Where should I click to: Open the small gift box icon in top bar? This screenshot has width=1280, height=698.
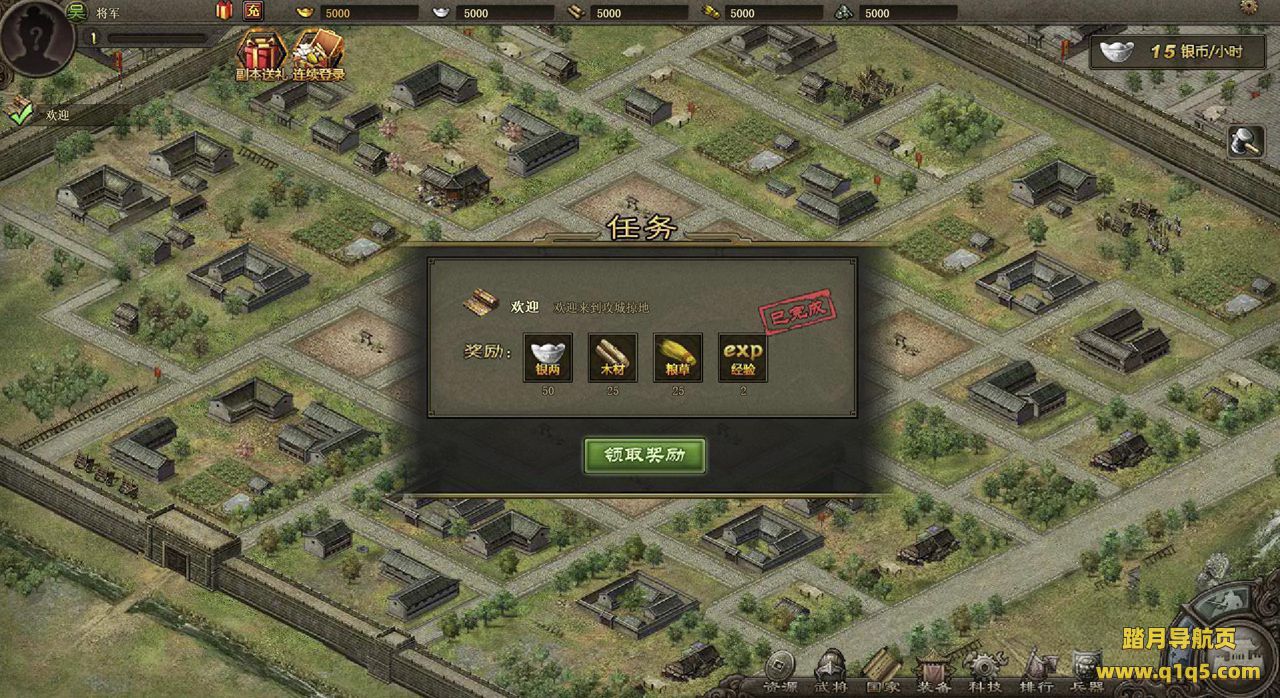coord(224,12)
